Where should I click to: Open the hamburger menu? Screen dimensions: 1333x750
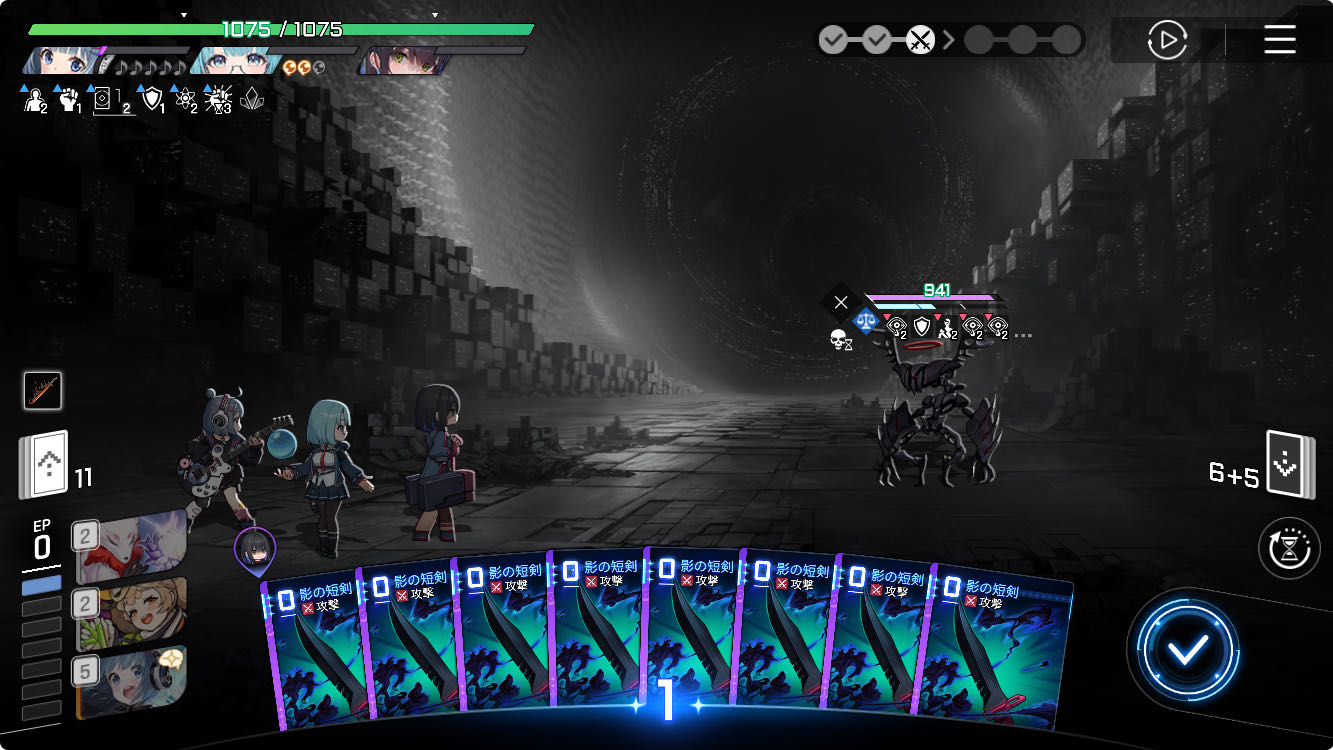1280,40
